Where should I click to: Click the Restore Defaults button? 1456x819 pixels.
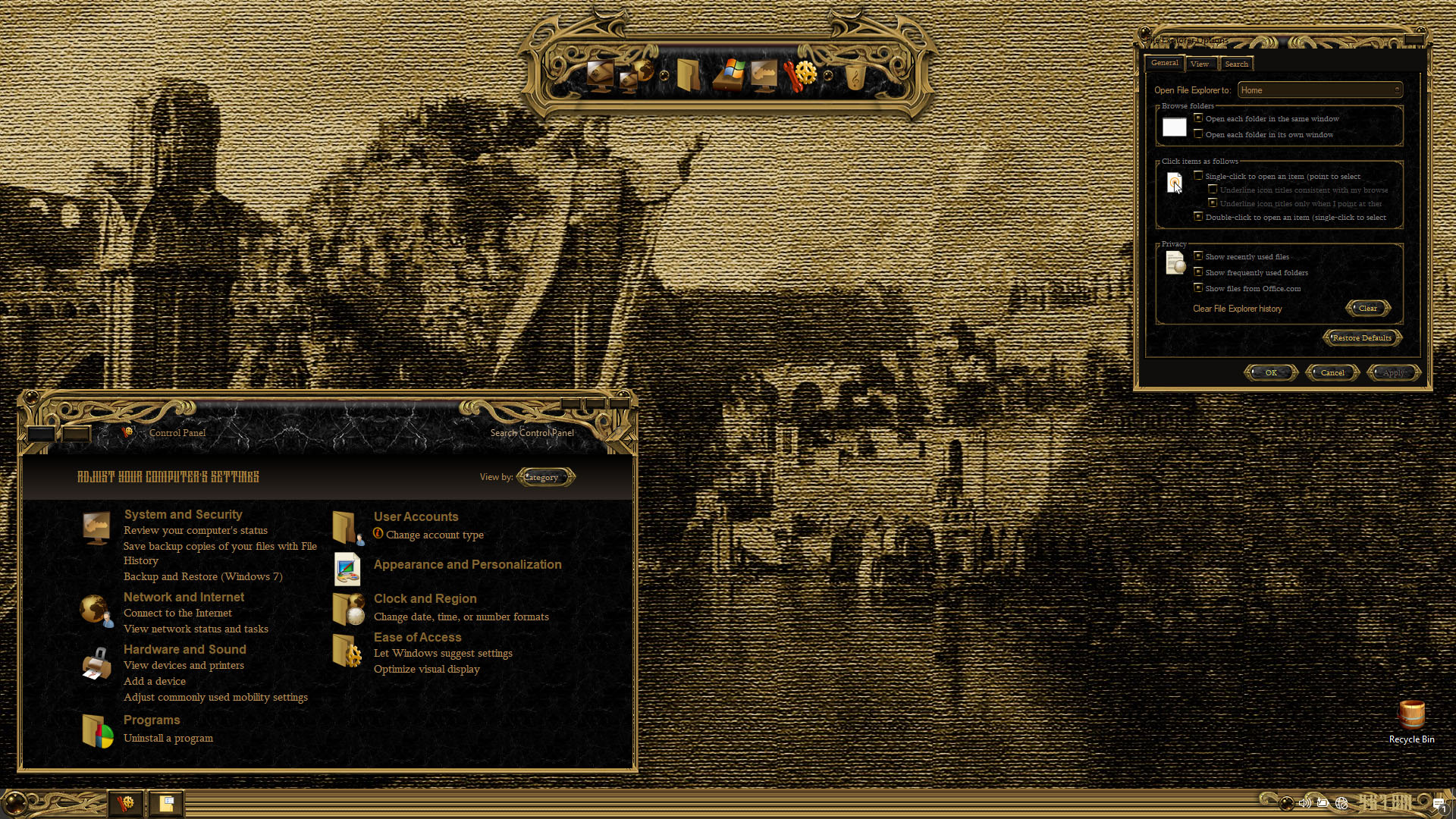coord(1361,337)
